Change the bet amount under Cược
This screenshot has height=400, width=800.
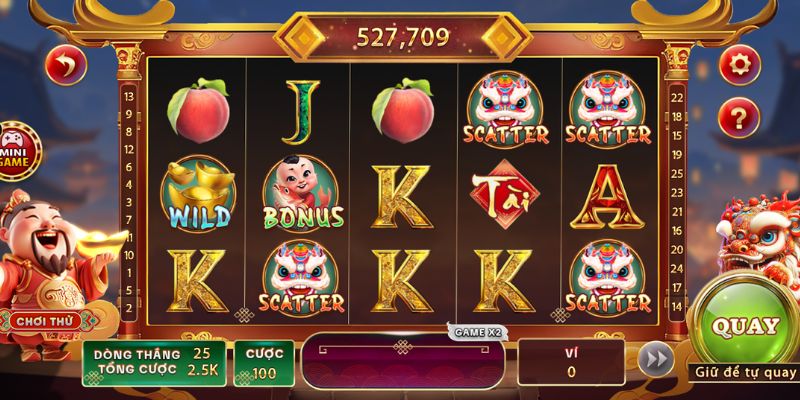pos(263,363)
